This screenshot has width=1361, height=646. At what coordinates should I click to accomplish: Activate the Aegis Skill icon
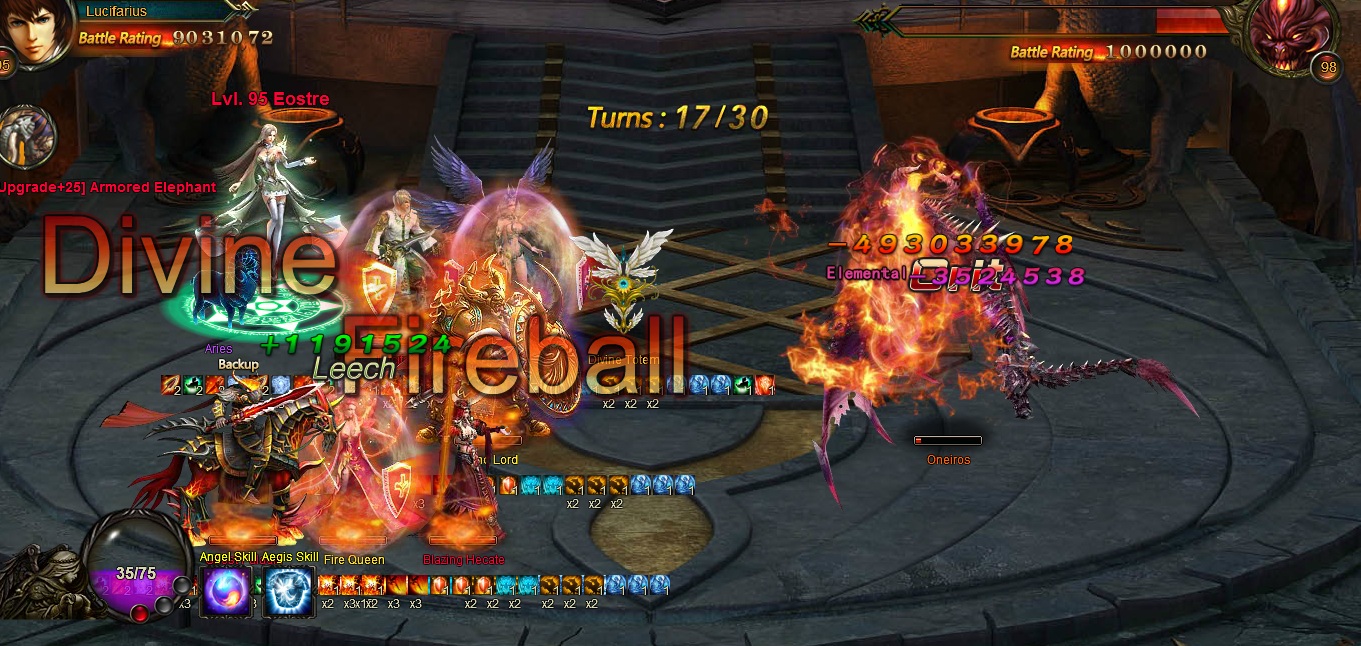(288, 590)
